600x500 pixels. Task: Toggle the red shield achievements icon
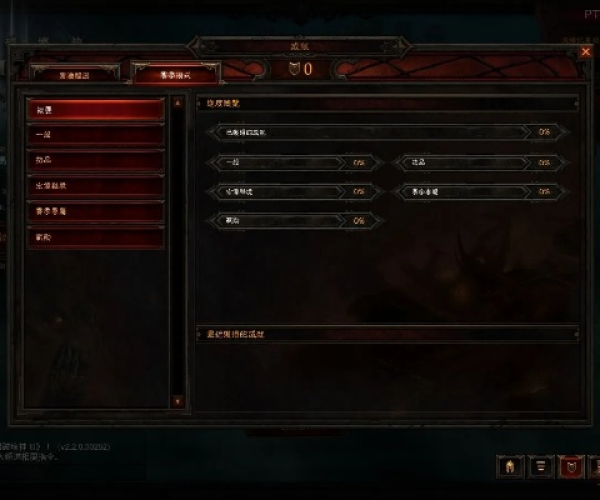(570, 467)
